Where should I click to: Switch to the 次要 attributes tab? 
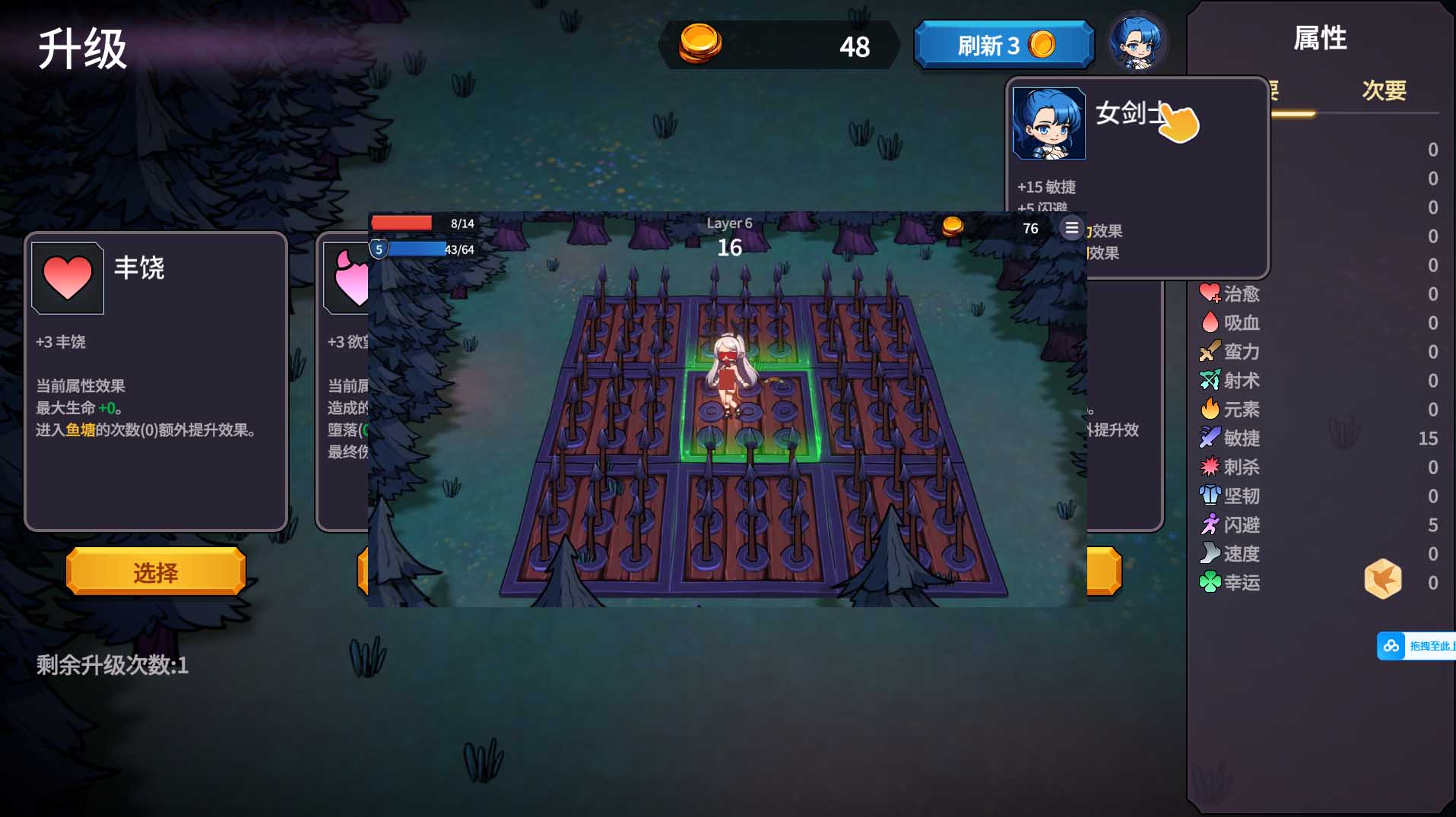[x=1384, y=91]
